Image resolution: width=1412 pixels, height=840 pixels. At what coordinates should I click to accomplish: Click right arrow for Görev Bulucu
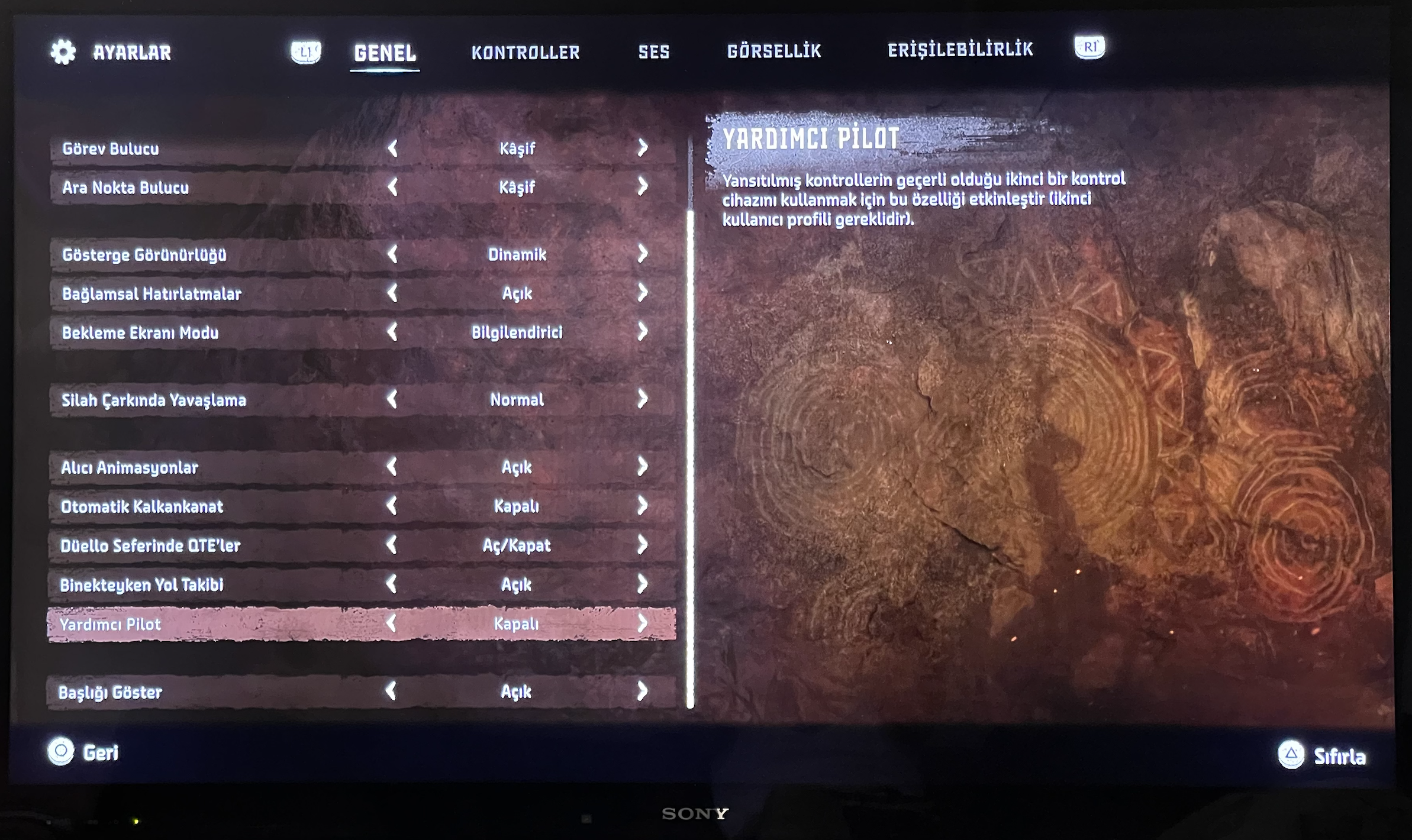pos(643,148)
